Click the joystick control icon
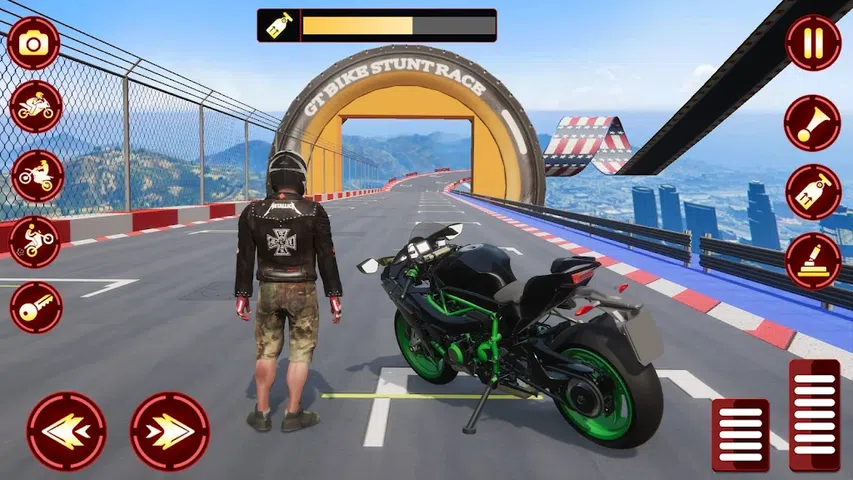Screen dimensions: 853x480 tap(812, 261)
